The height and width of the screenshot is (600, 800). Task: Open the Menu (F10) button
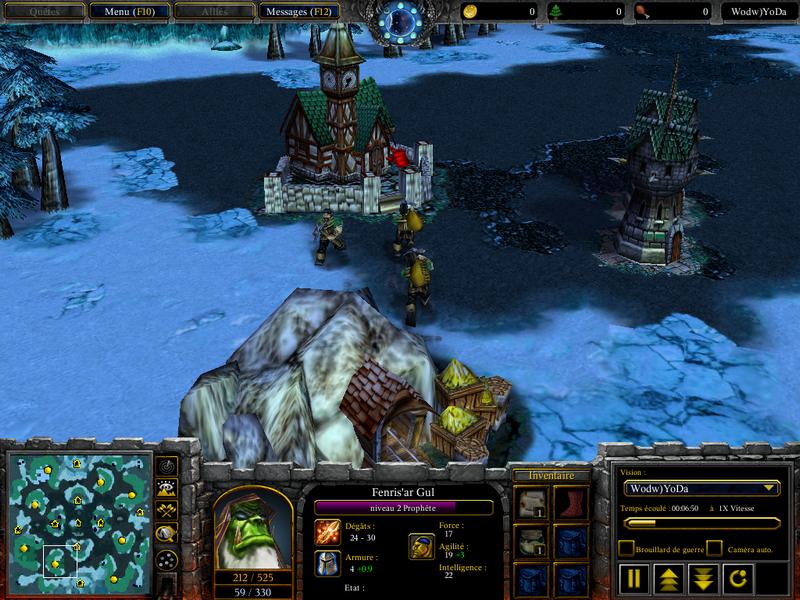pyautogui.click(x=127, y=12)
